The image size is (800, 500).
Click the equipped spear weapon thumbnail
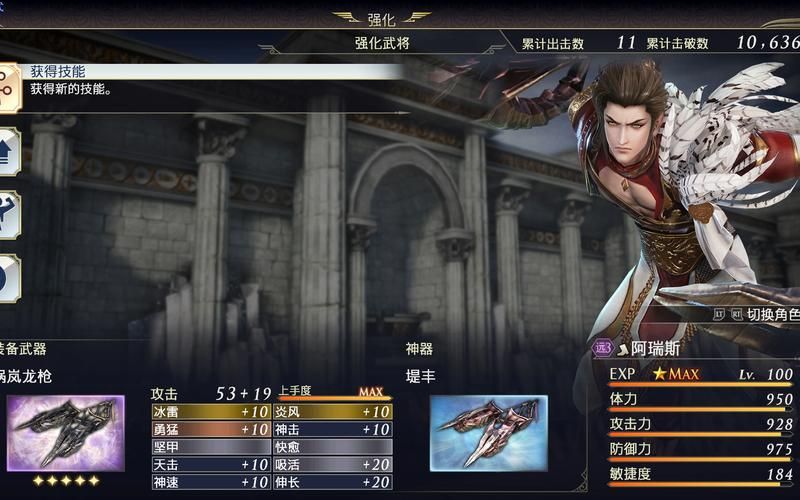[x=66, y=433]
